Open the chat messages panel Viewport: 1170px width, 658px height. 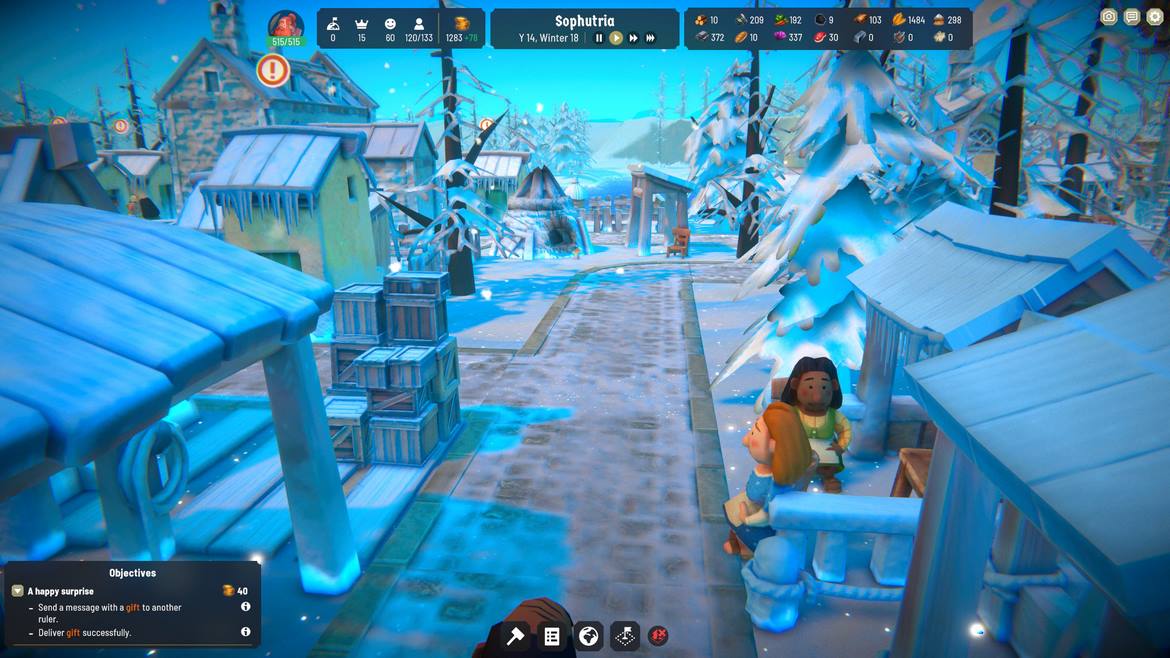coord(1131,17)
